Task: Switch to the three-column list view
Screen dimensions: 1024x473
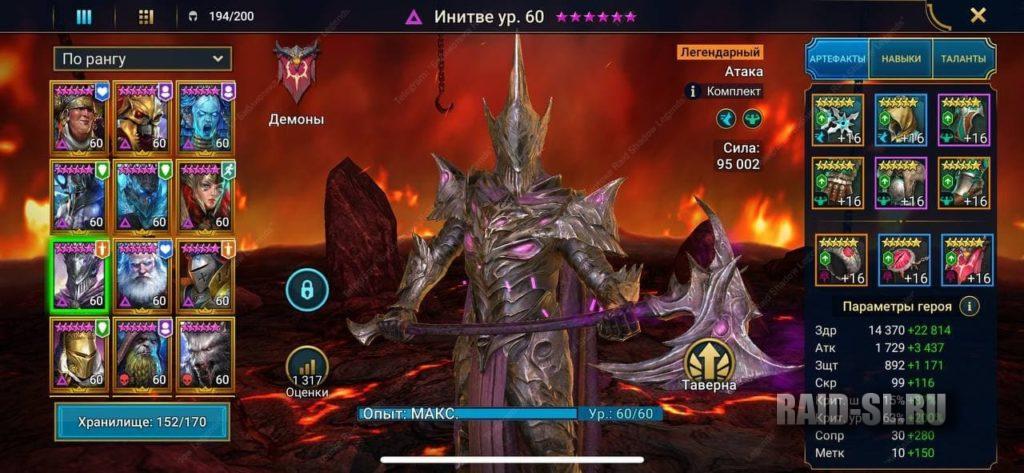Action: 84,16
